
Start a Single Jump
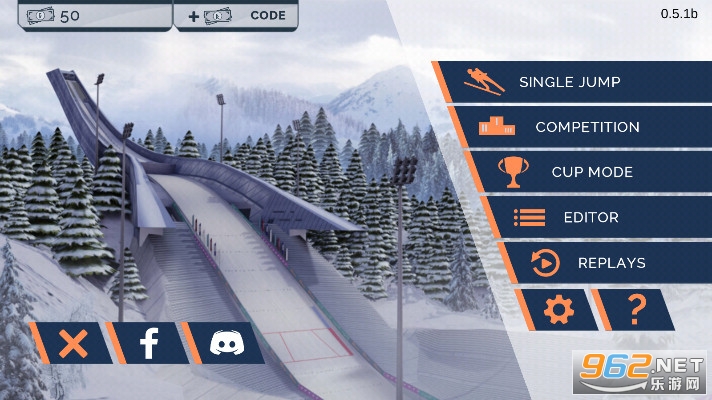pos(570,82)
